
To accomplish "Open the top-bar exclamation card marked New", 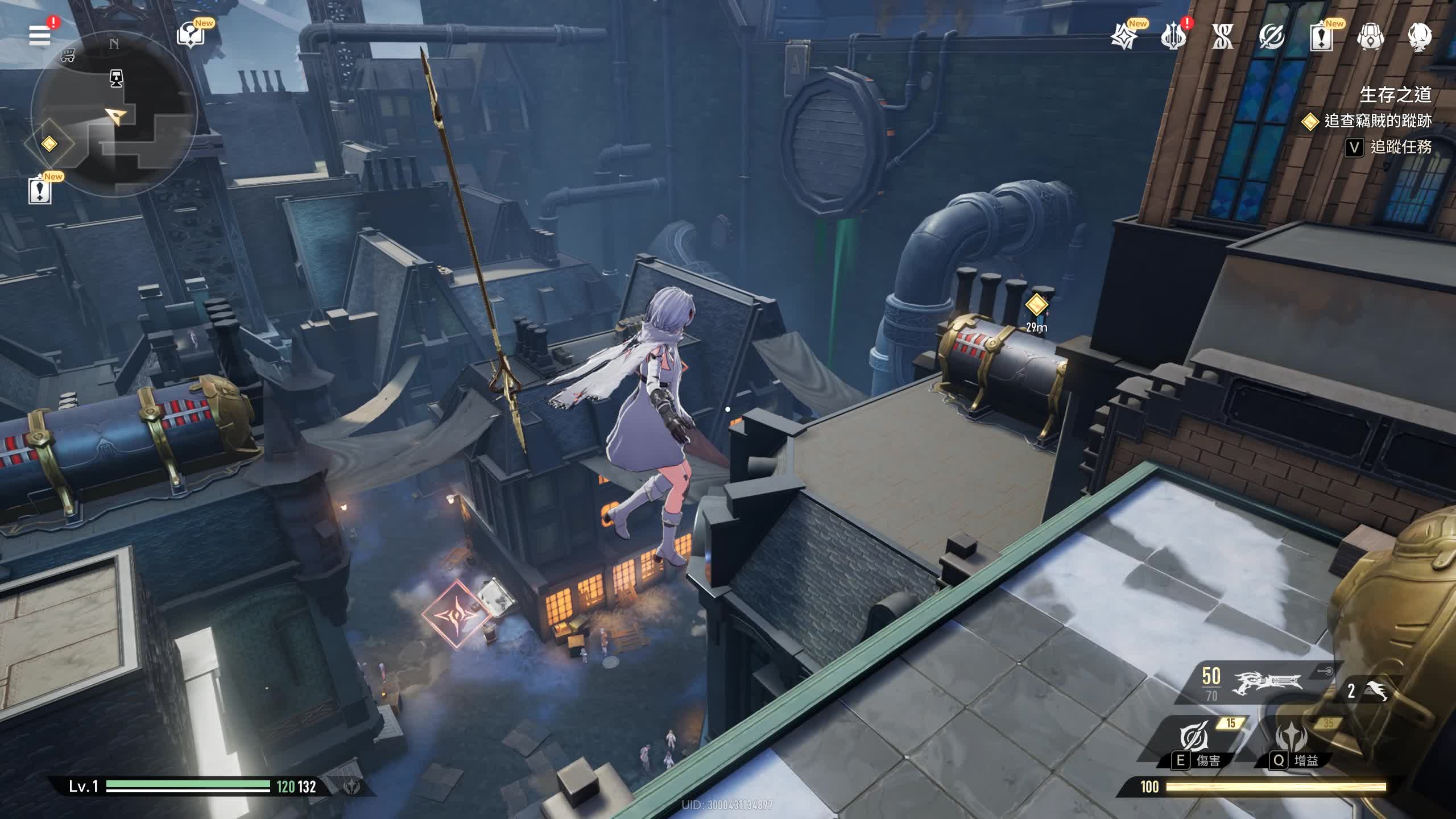I will (x=1321, y=38).
